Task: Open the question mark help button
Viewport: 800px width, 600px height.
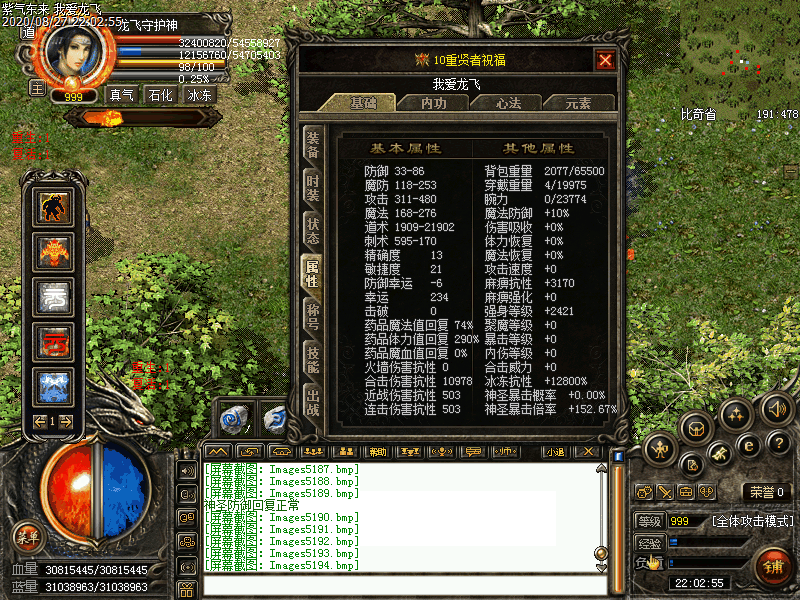Action: click(780, 442)
